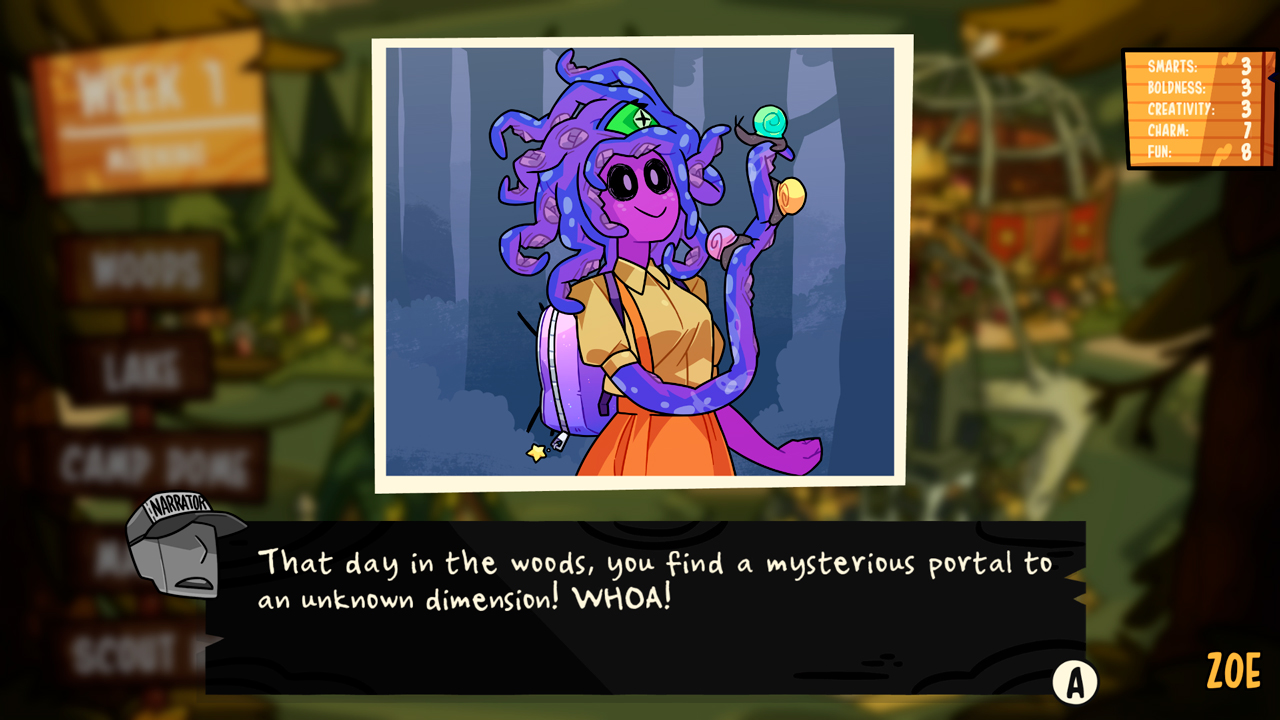Click the yellow snail on Zoe's tentacle

coord(792,193)
